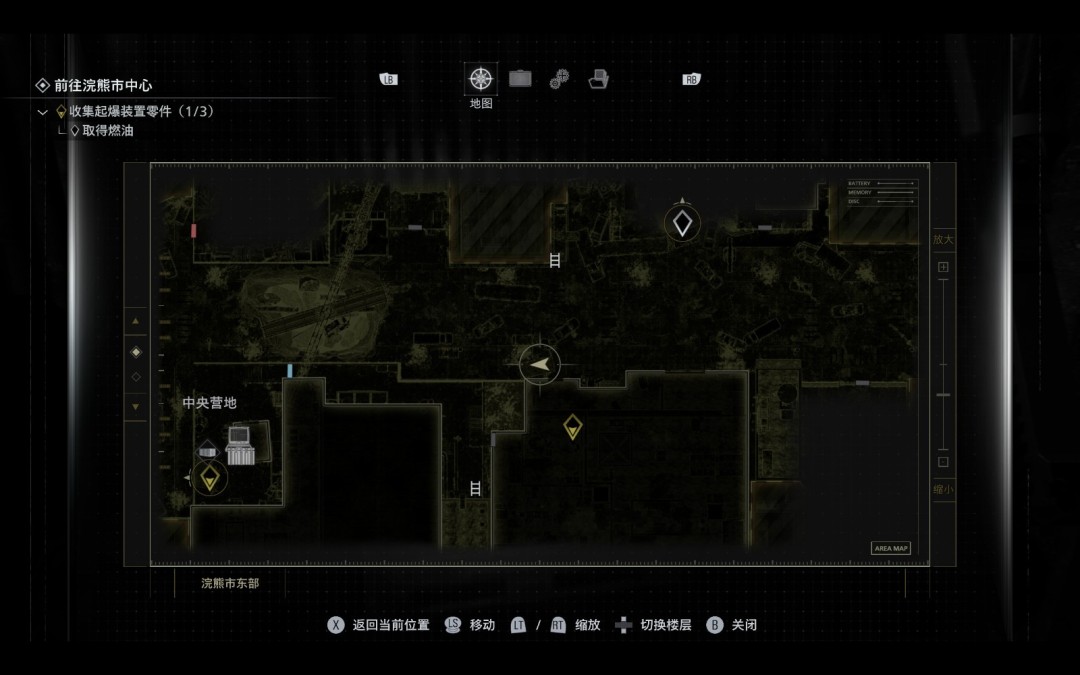Viewport: 1080px width, 675px height.
Task: Click the floor selector down arrow
Action: [x=136, y=406]
